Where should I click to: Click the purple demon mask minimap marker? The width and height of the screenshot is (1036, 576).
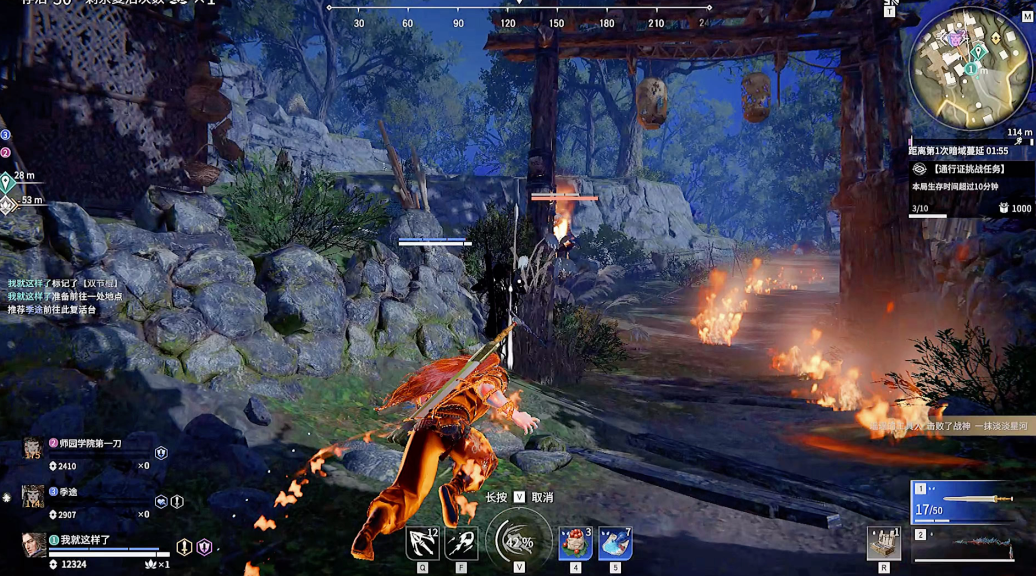[x=955, y=39]
